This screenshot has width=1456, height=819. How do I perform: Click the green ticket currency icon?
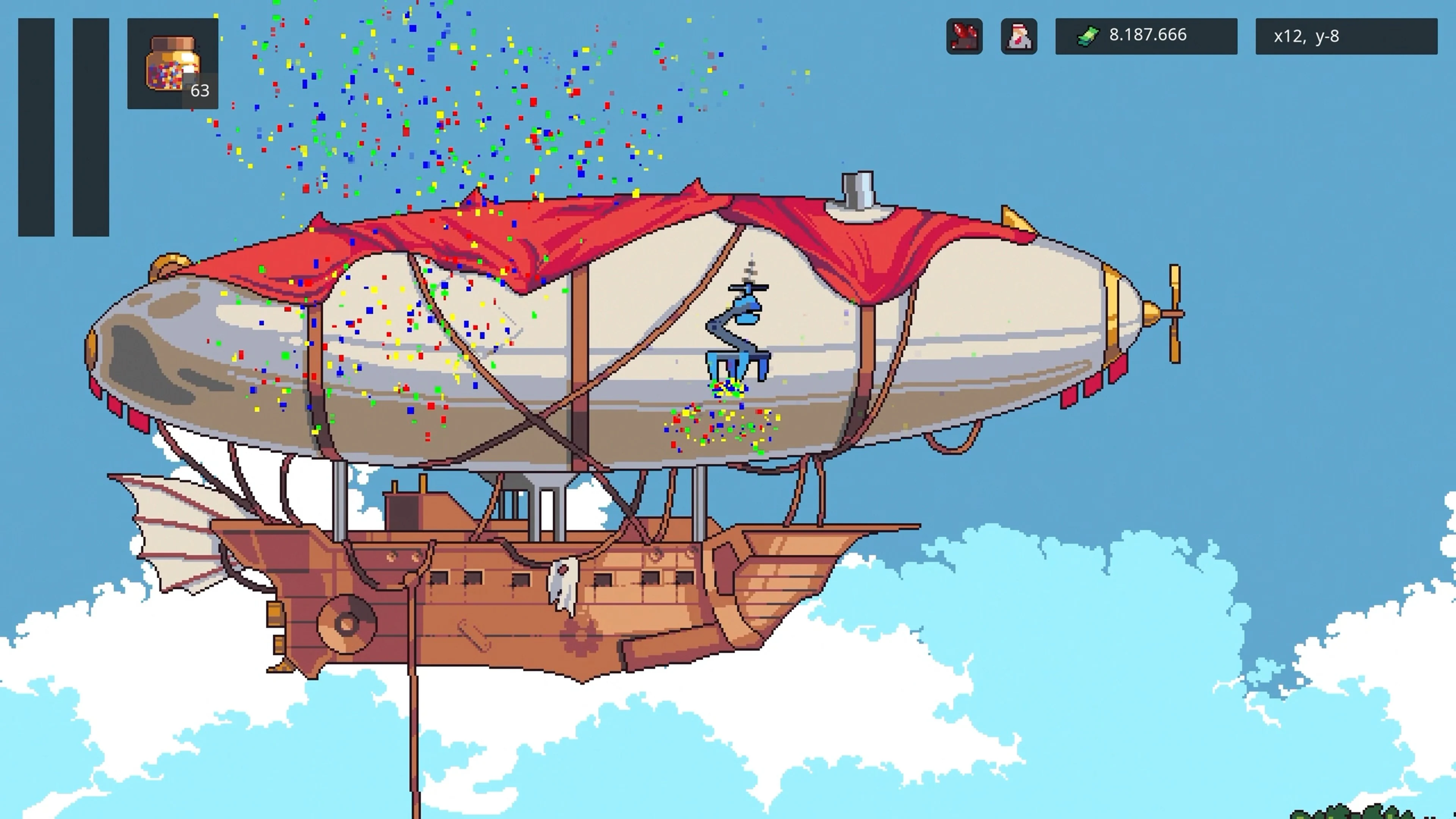pyautogui.click(x=1089, y=35)
